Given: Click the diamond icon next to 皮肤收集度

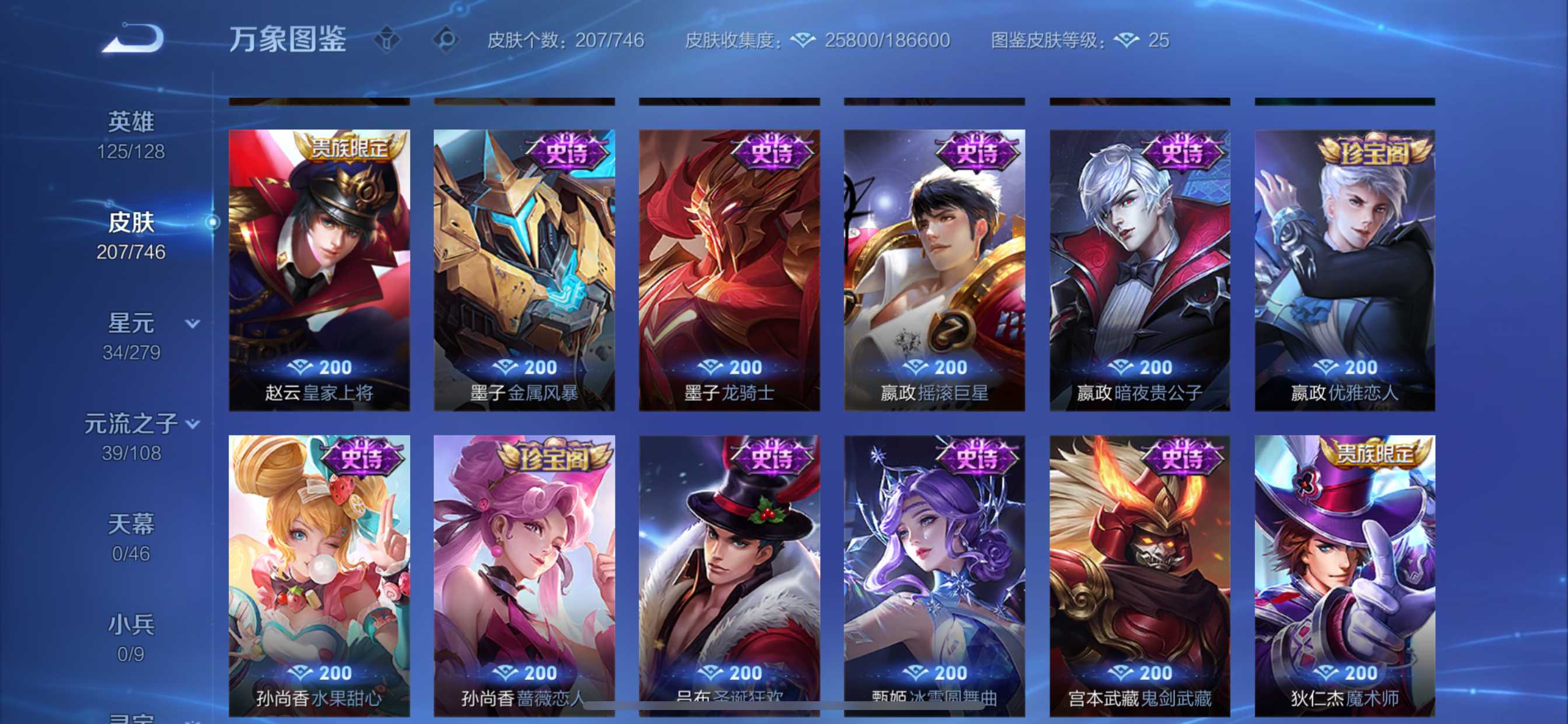Looking at the screenshot, I should point(804,39).
